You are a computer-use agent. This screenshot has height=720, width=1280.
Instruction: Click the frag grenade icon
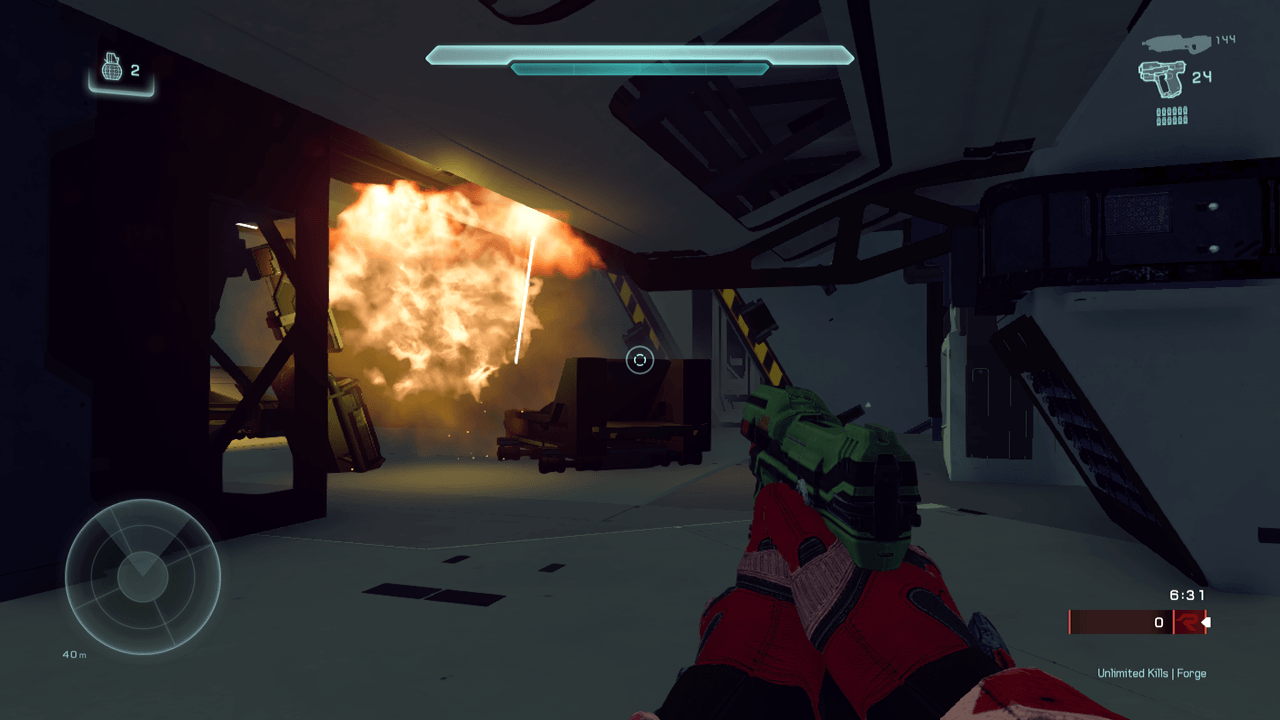[x=112, y=68]
